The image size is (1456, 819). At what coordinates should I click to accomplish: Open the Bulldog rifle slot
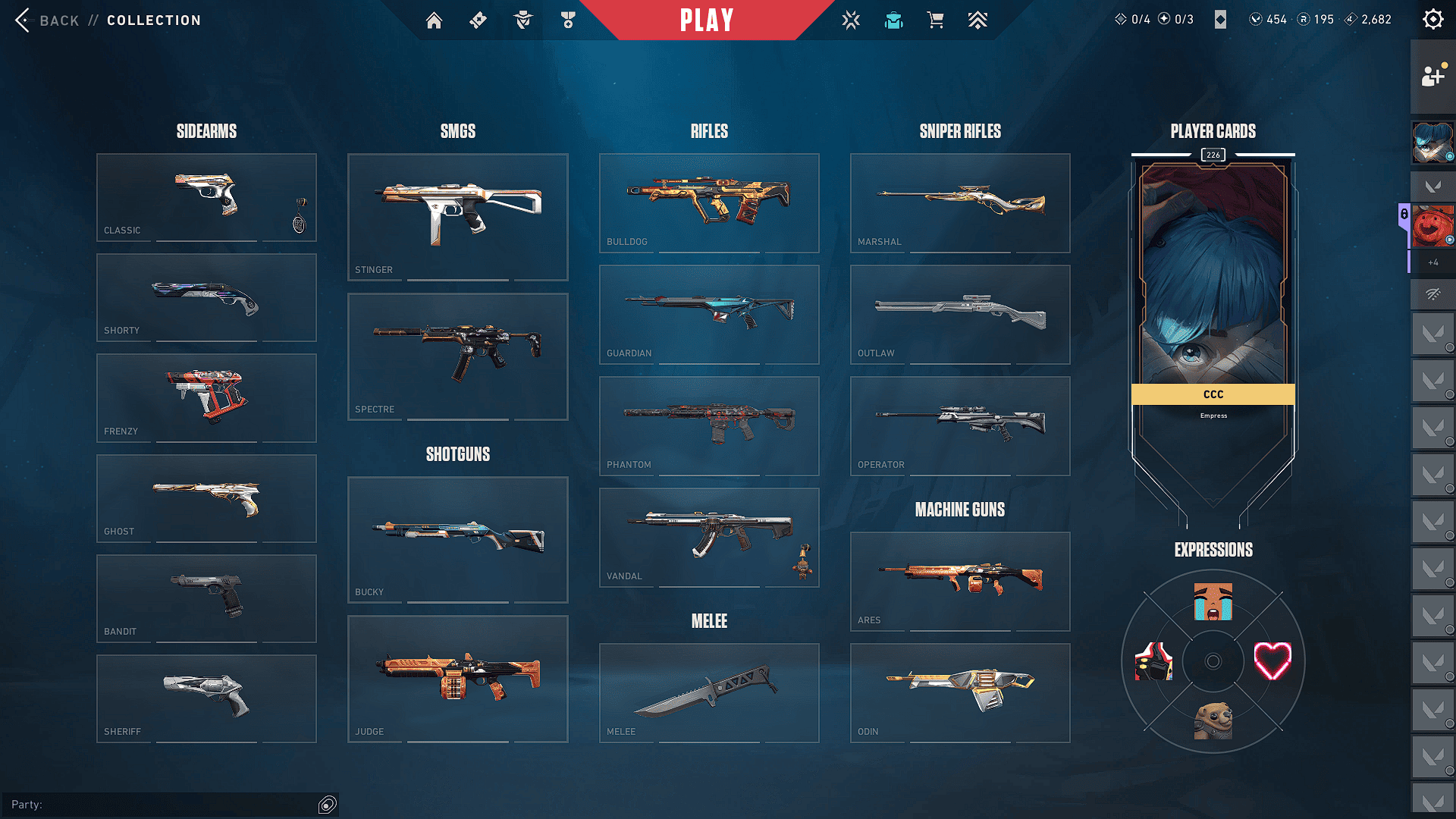(x=709, y=202)
